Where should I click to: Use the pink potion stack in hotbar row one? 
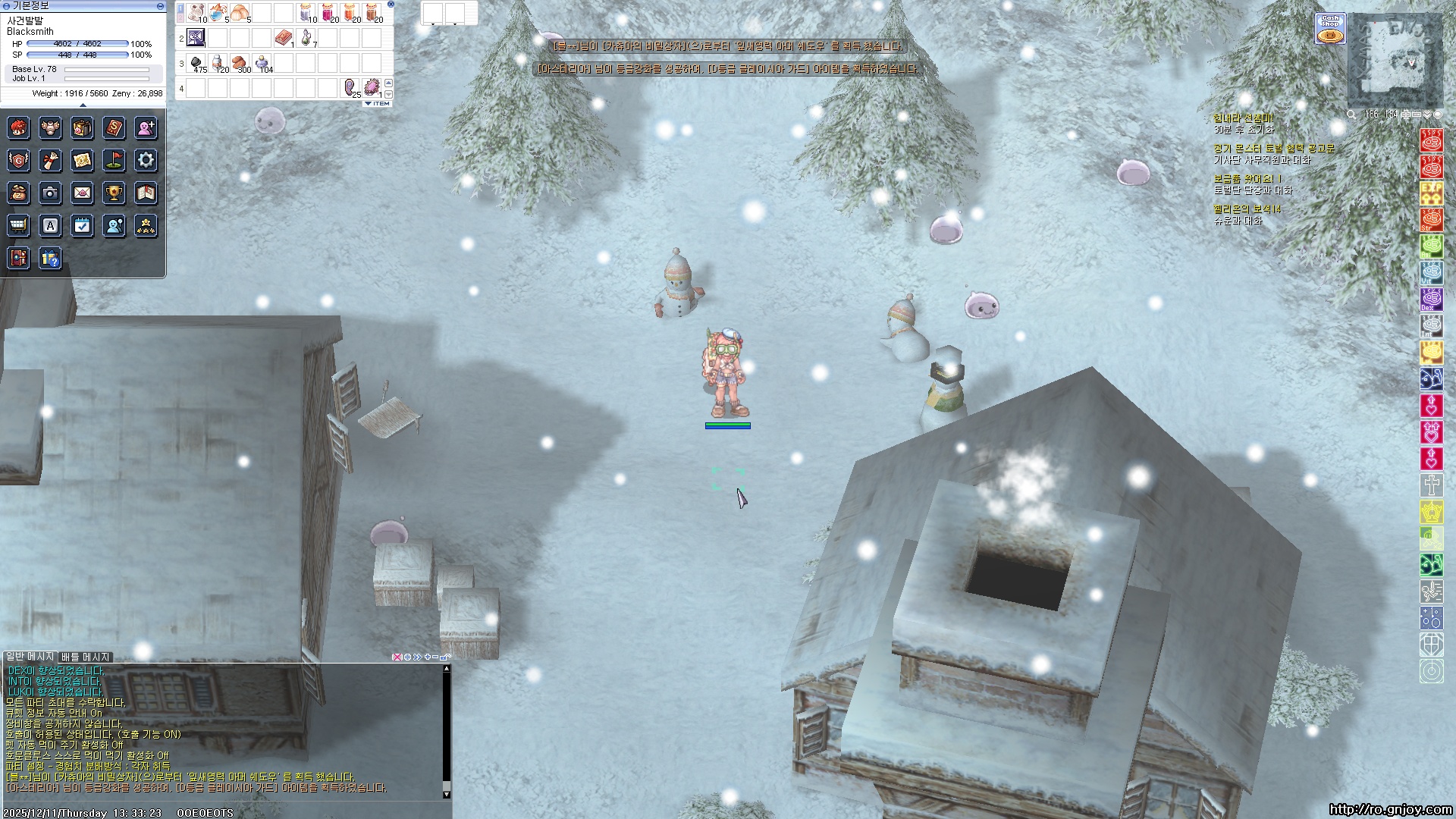coord(328,13)
